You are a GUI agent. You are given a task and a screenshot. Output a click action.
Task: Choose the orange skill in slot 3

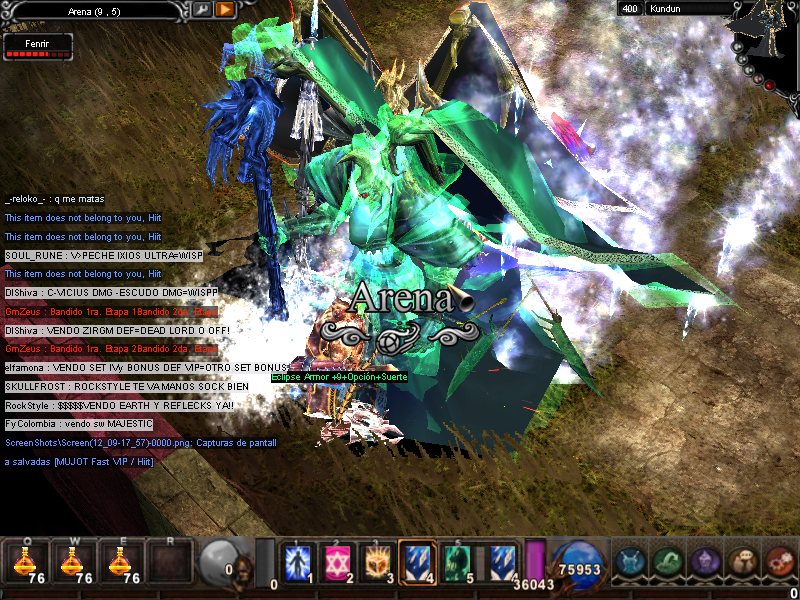377,562
